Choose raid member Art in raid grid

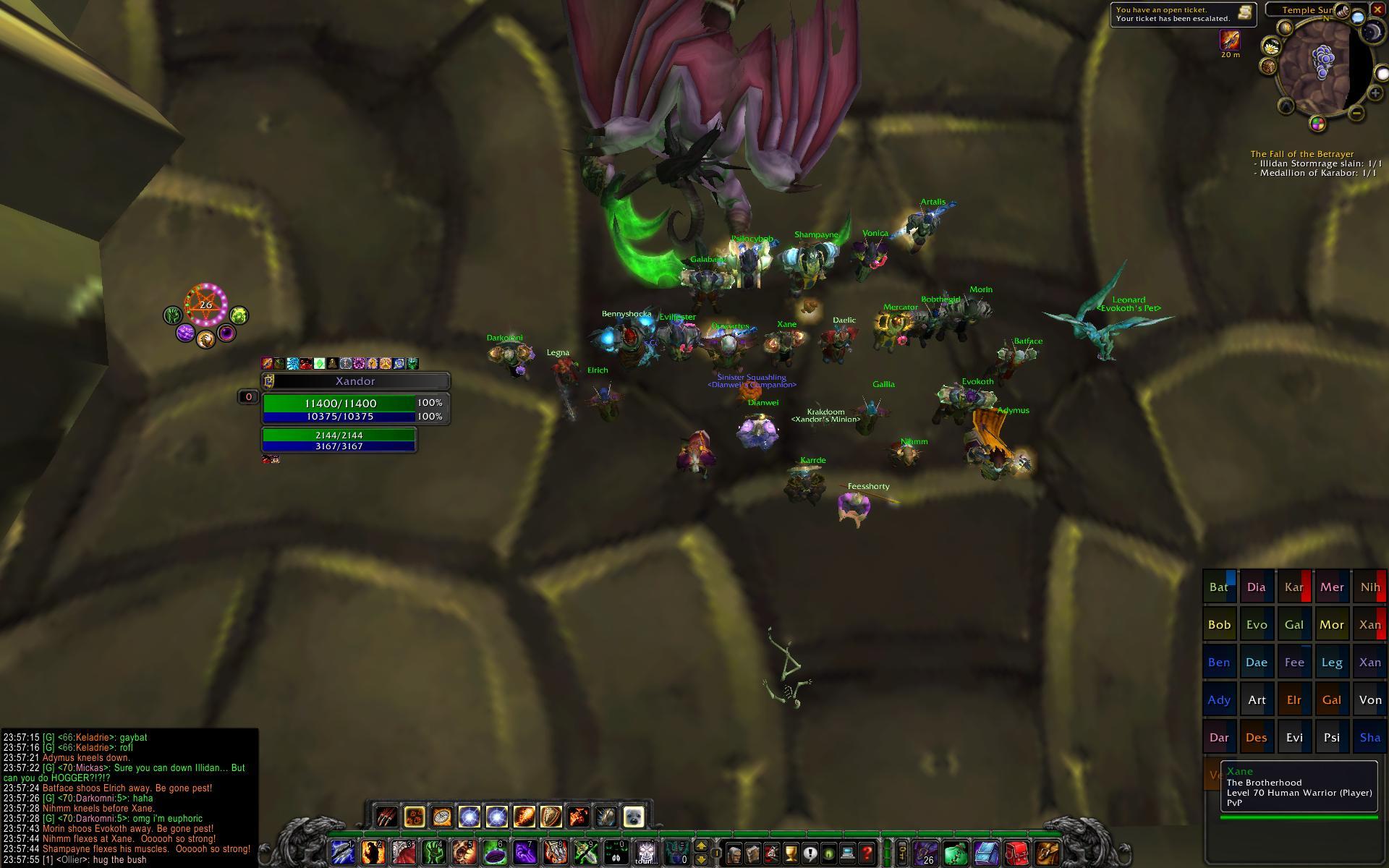1257,700
